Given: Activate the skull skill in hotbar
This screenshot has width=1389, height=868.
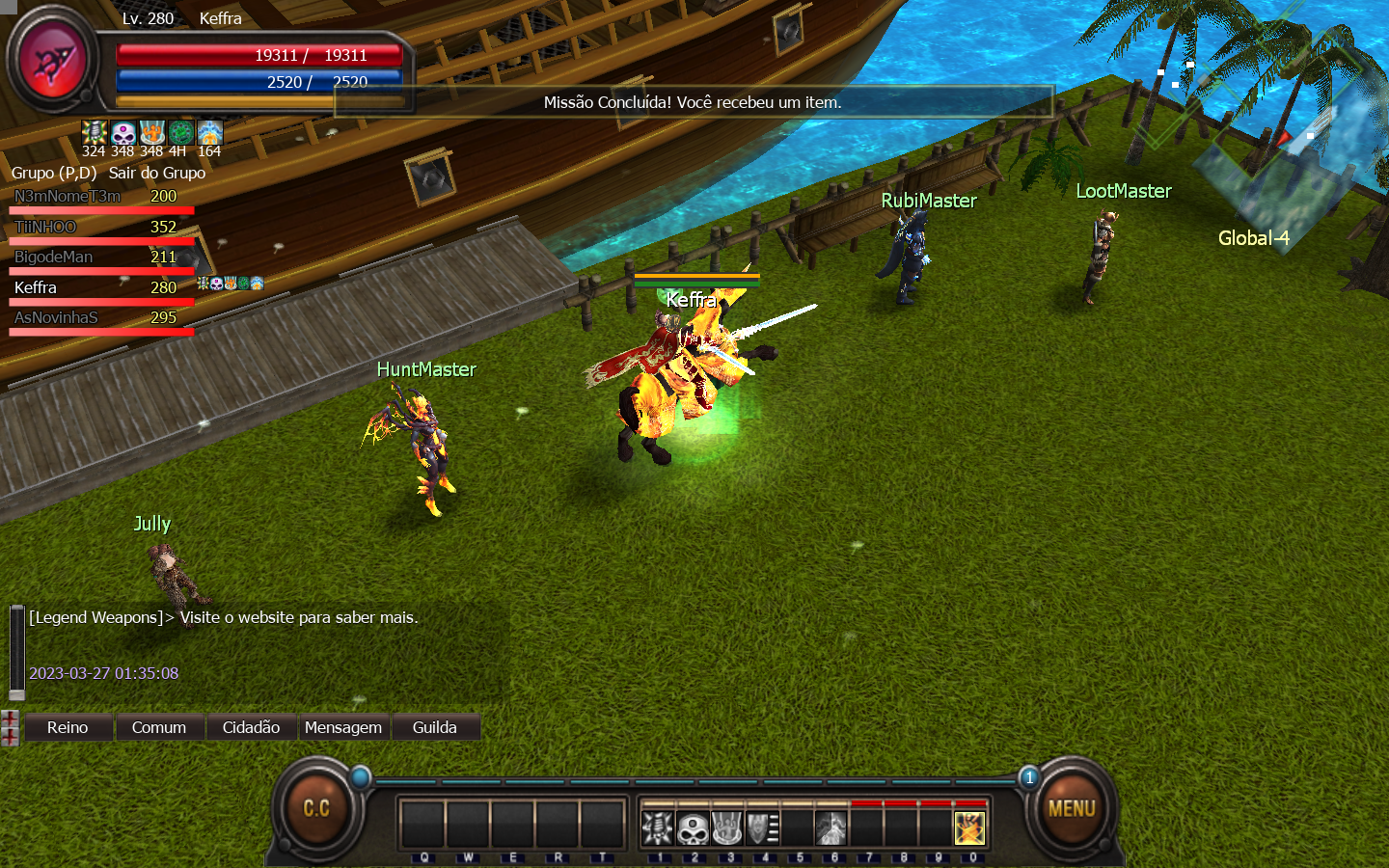Looking at the screenshot, I should [693, 828].
